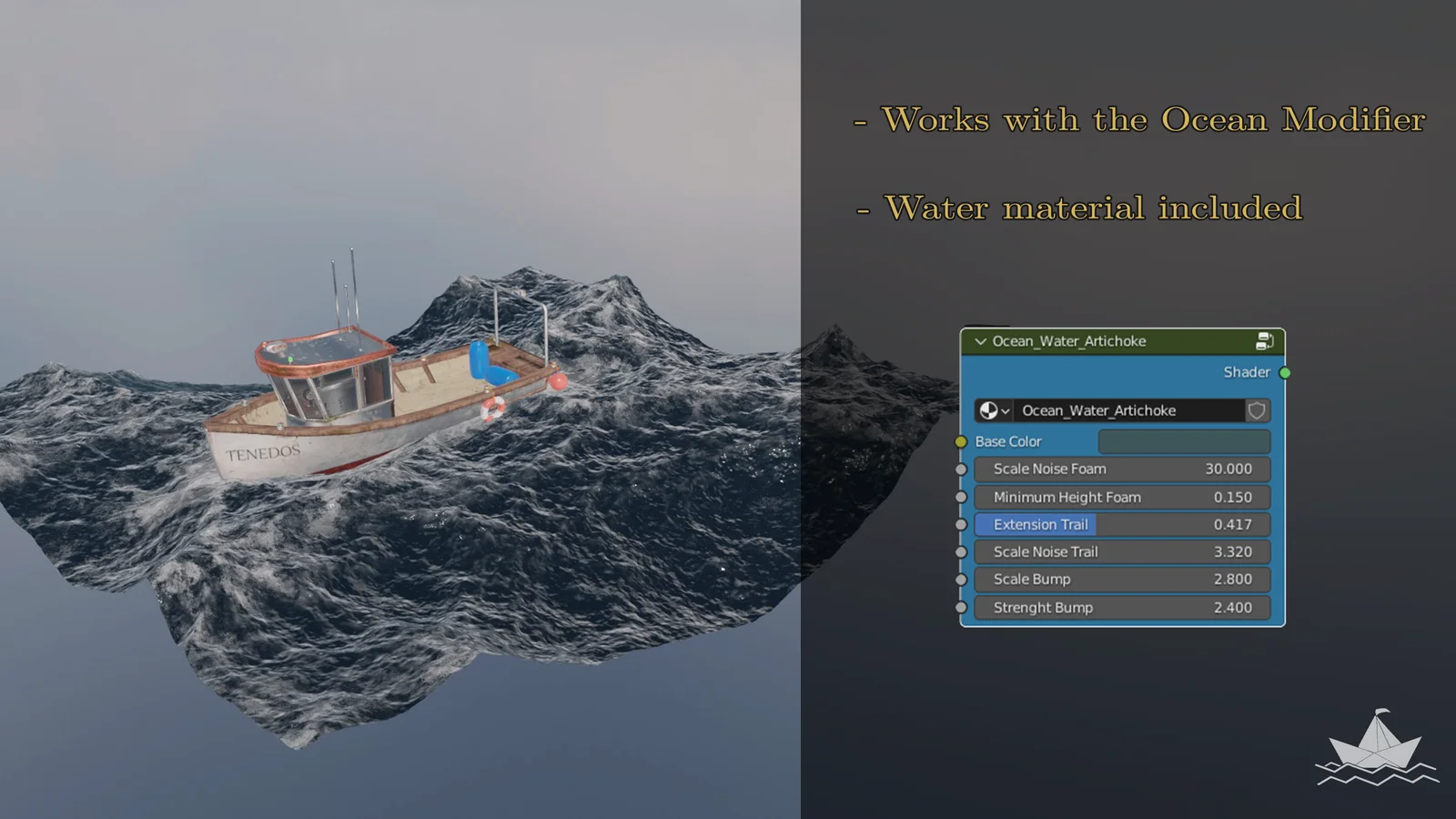Click the yellow Base Color input socket

[x=961, y=441]
